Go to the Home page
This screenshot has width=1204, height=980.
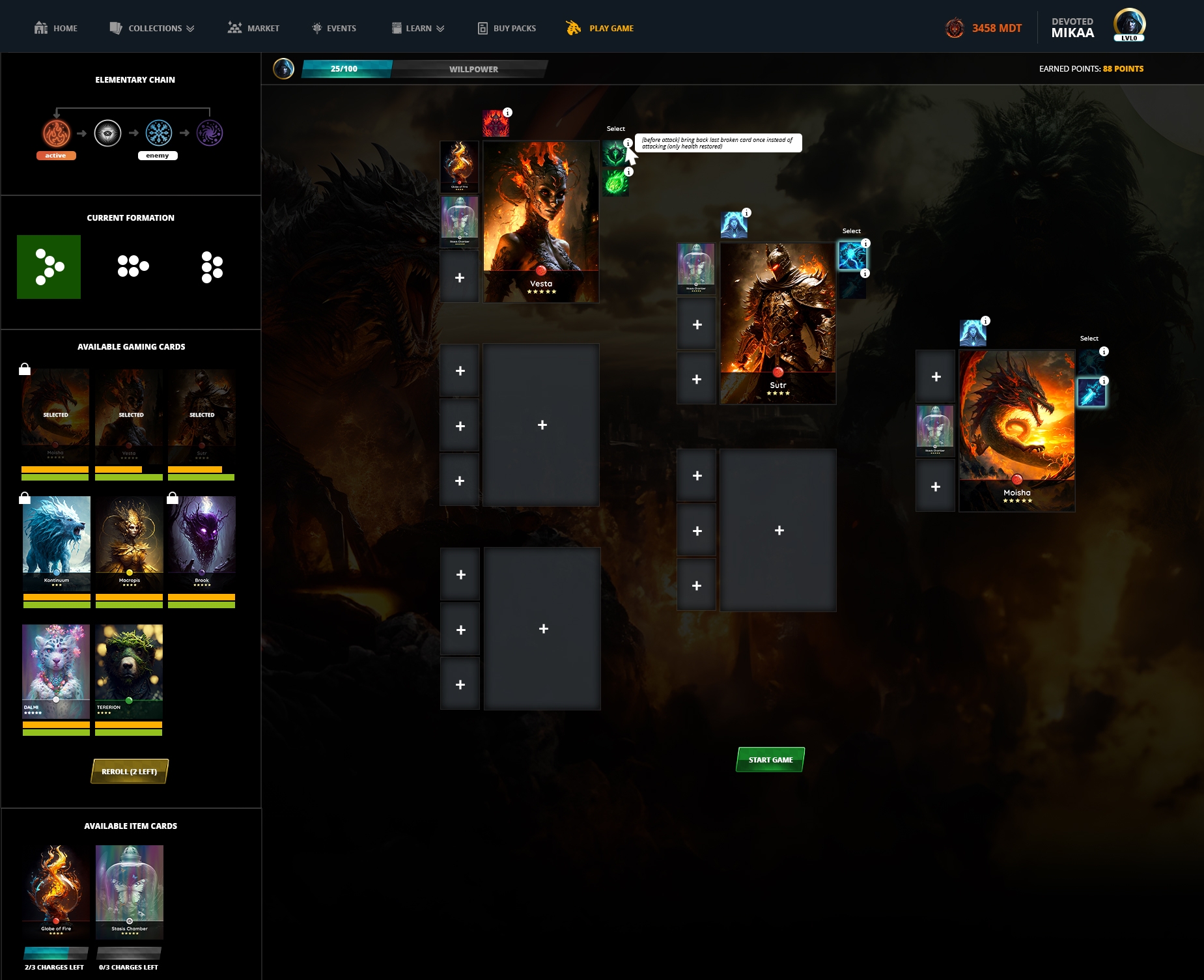56,28
